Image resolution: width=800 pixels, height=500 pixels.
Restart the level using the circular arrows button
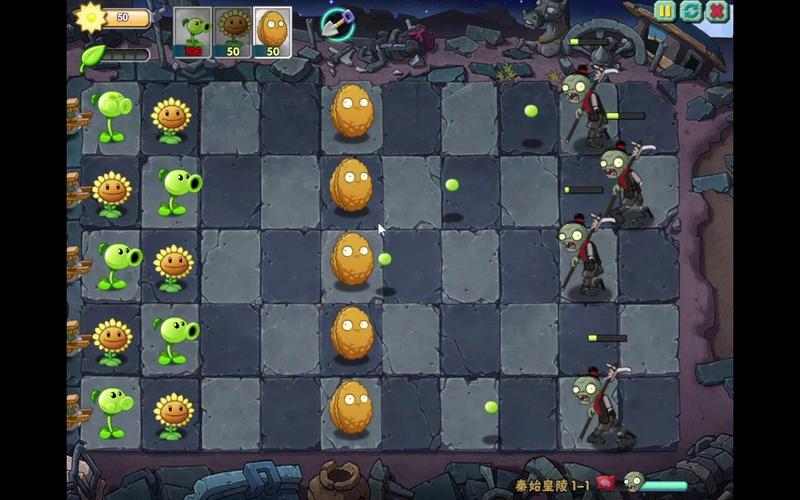(x=691, y=11)
